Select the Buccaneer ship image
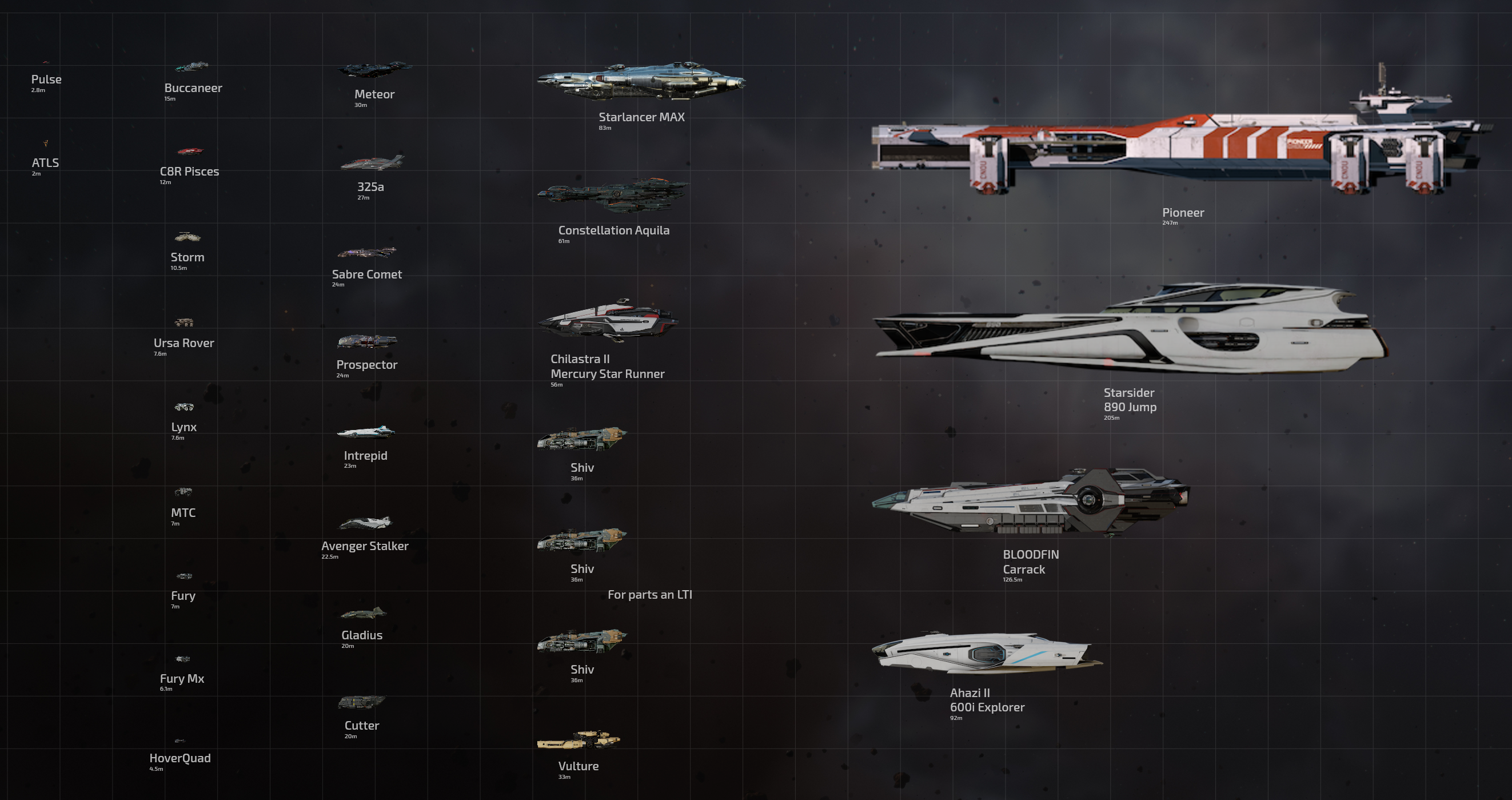 [192, 66]
